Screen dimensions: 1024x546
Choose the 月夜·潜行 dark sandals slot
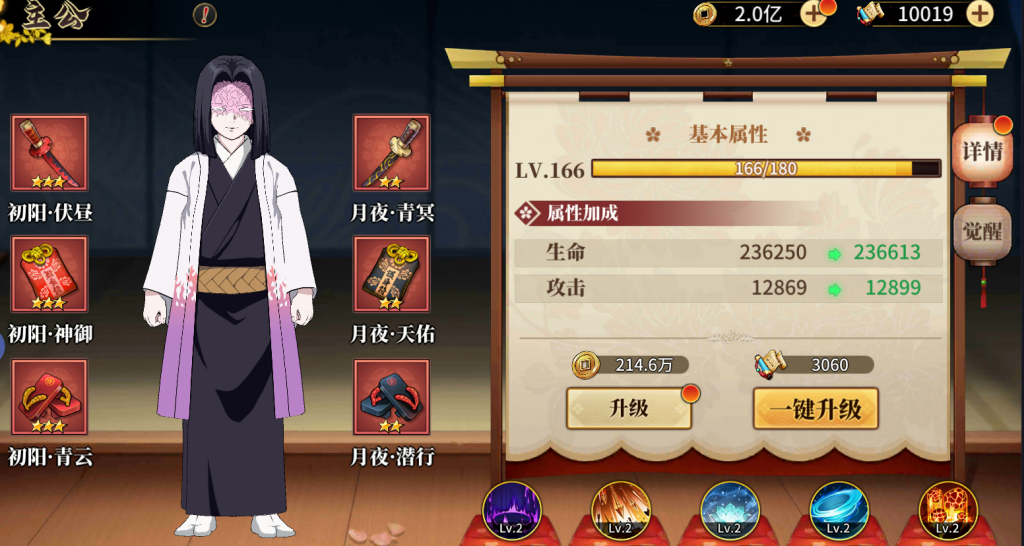(x=391, y=397)
